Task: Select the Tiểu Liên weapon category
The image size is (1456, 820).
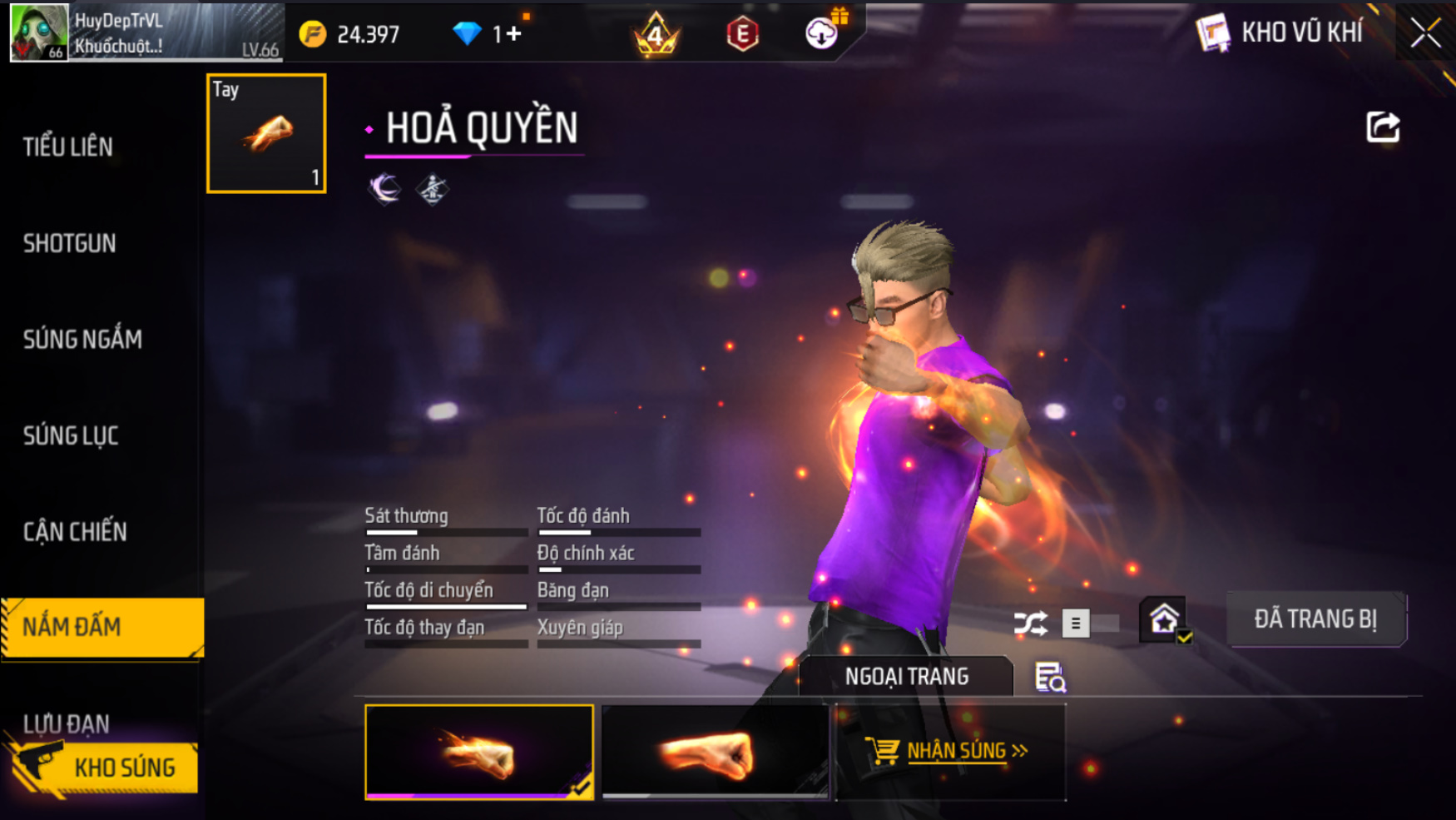Action: tap(68, 147)
